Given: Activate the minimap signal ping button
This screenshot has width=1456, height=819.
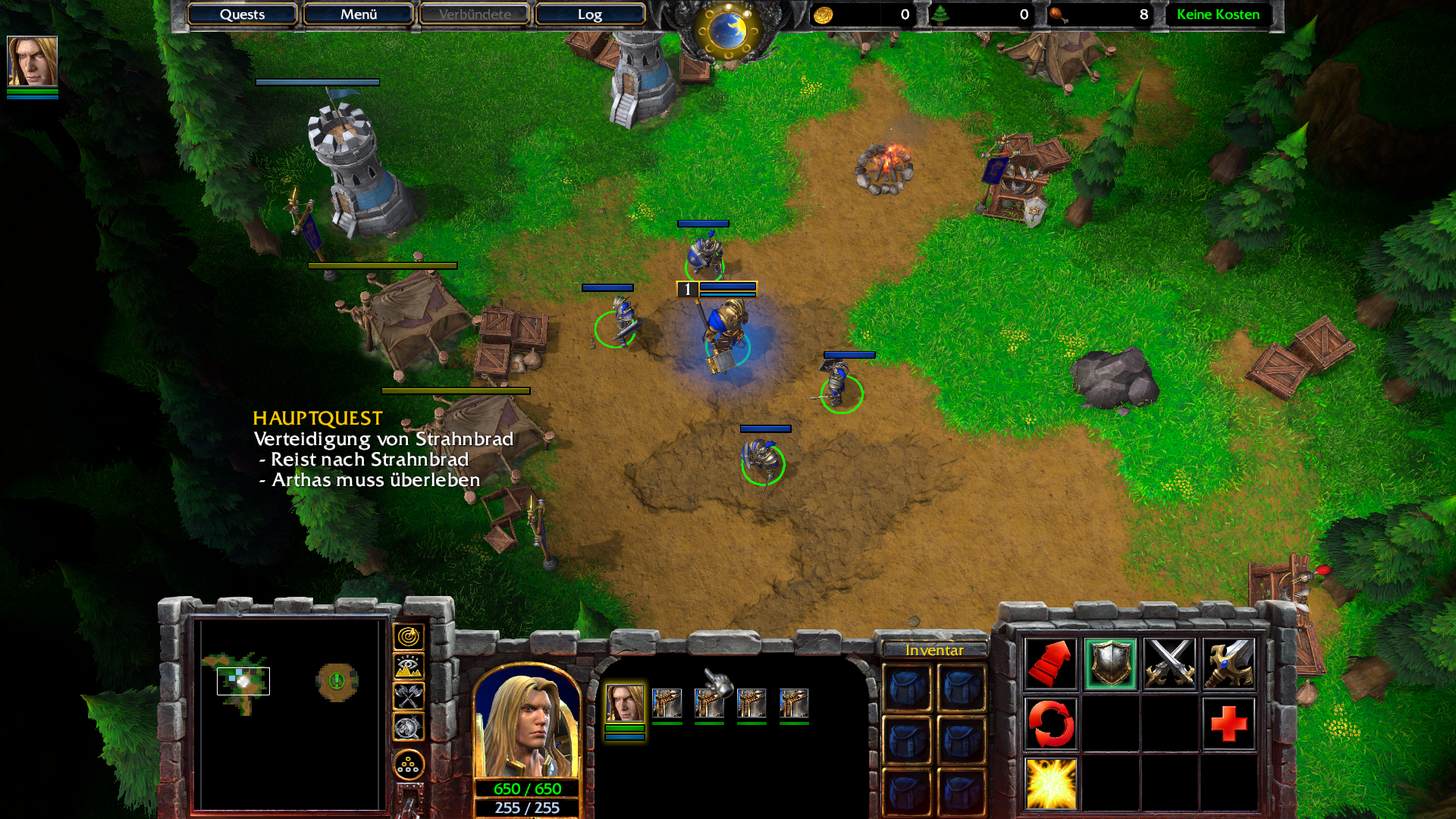Looking at the screenshot, I should tap(408, 637).
